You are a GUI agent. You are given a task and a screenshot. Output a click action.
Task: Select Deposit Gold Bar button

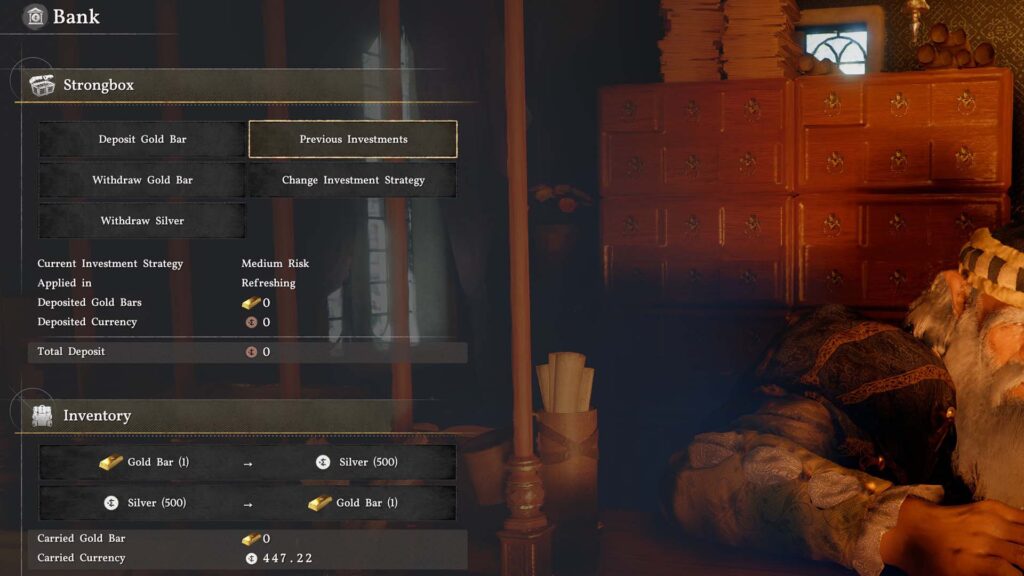click(142, 139)
